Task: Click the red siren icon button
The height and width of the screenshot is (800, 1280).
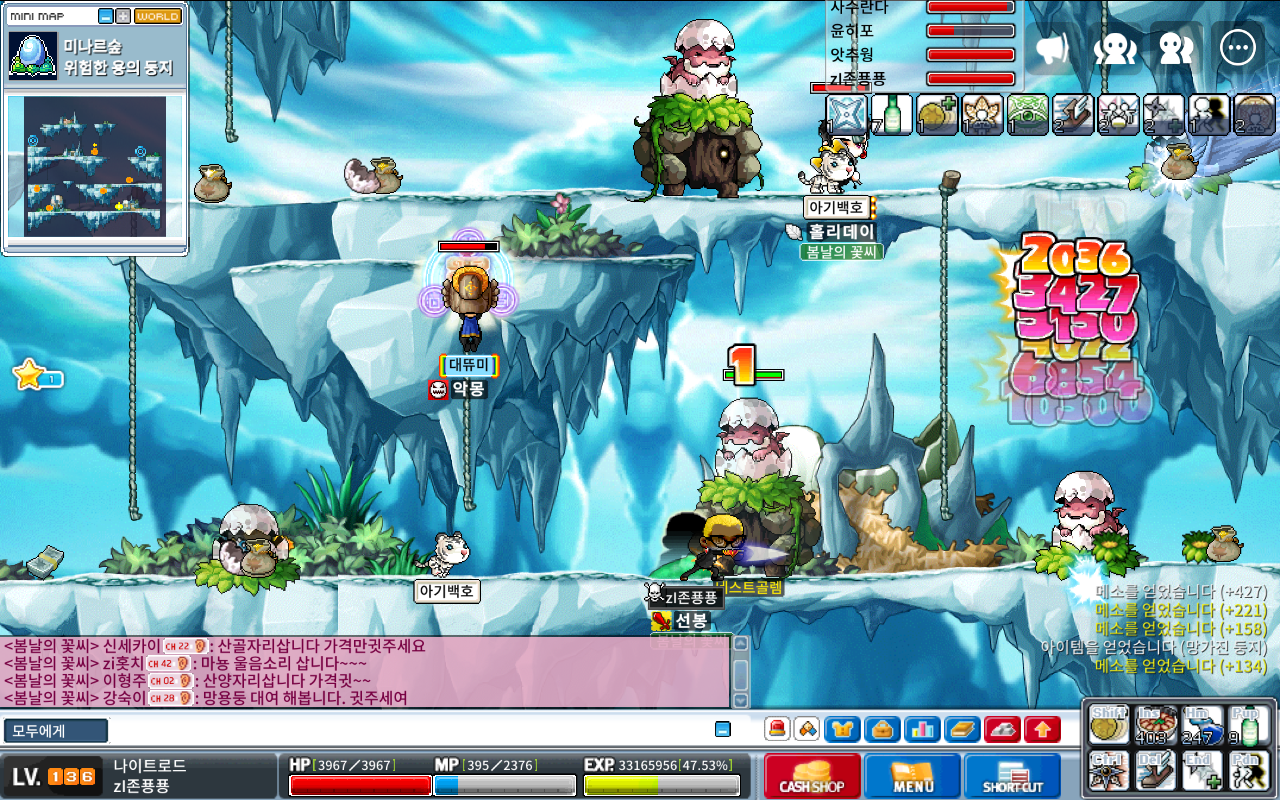Action: (777, 730)
